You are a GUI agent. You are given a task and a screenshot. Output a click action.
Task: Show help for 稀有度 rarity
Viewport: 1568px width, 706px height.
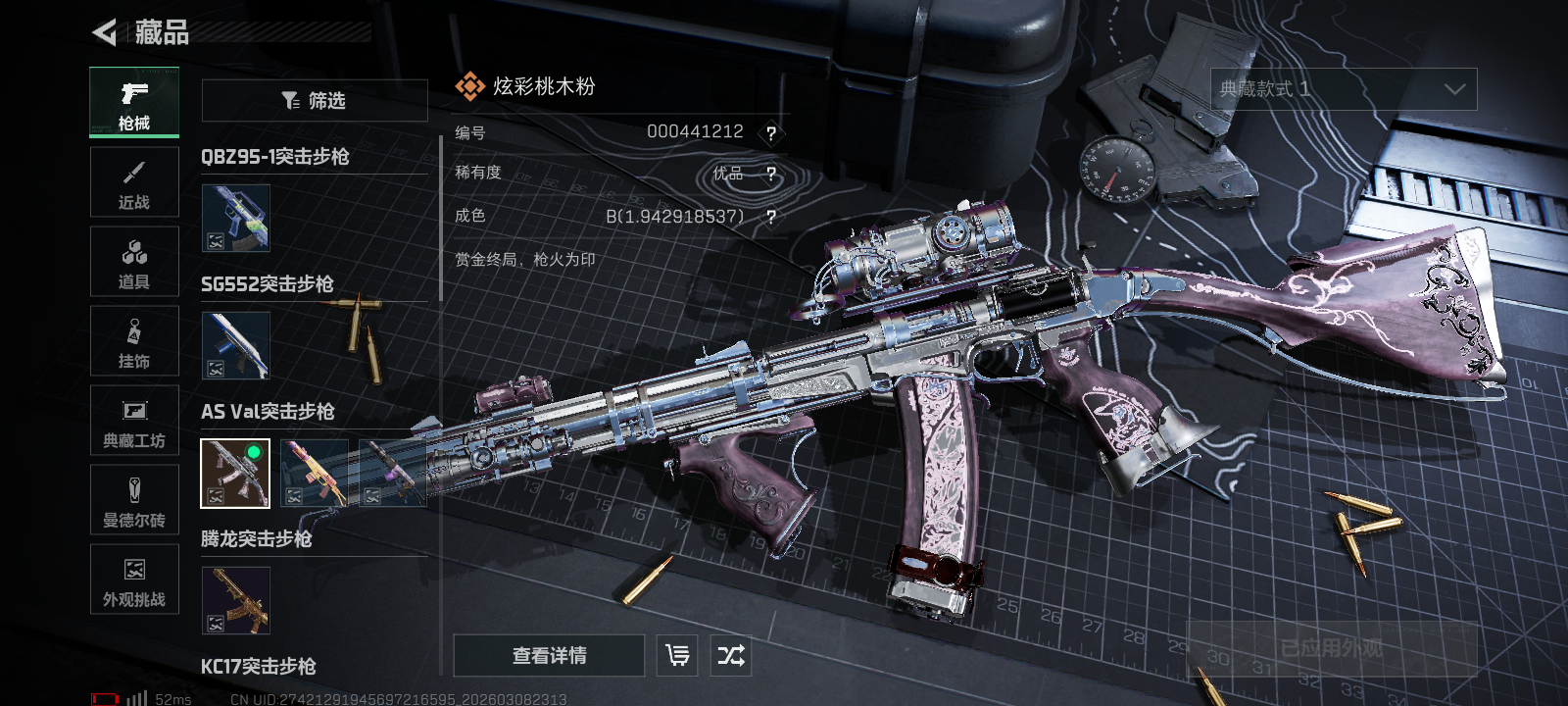[771, 175]
